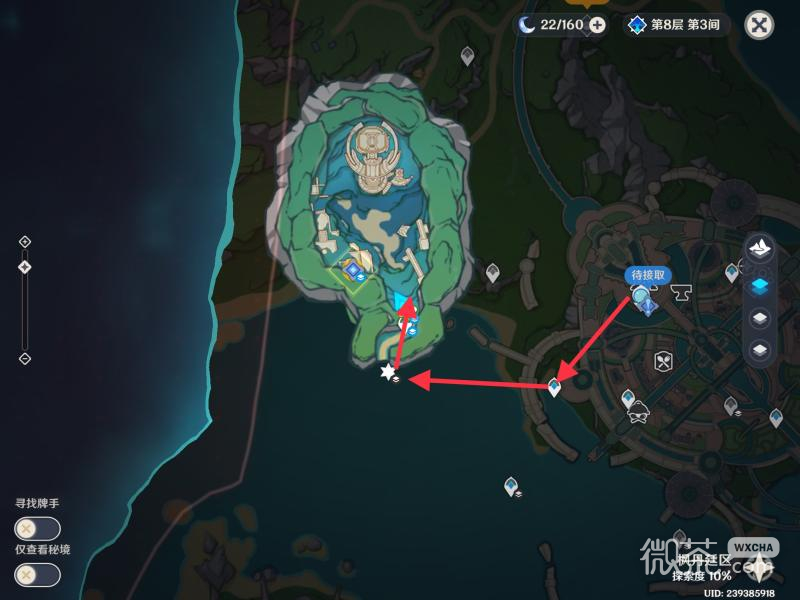Toggle the 仅查看秘境 switch

click(x=37, y=575)
